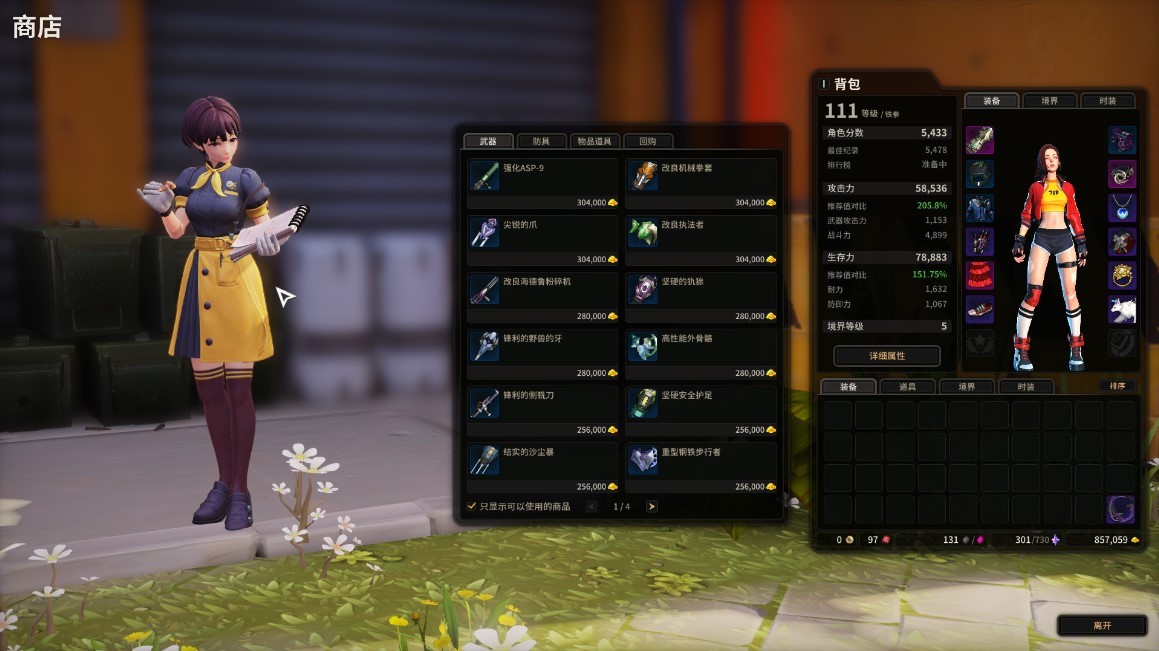Switch to the 防具 shop tab

(541, 142)
